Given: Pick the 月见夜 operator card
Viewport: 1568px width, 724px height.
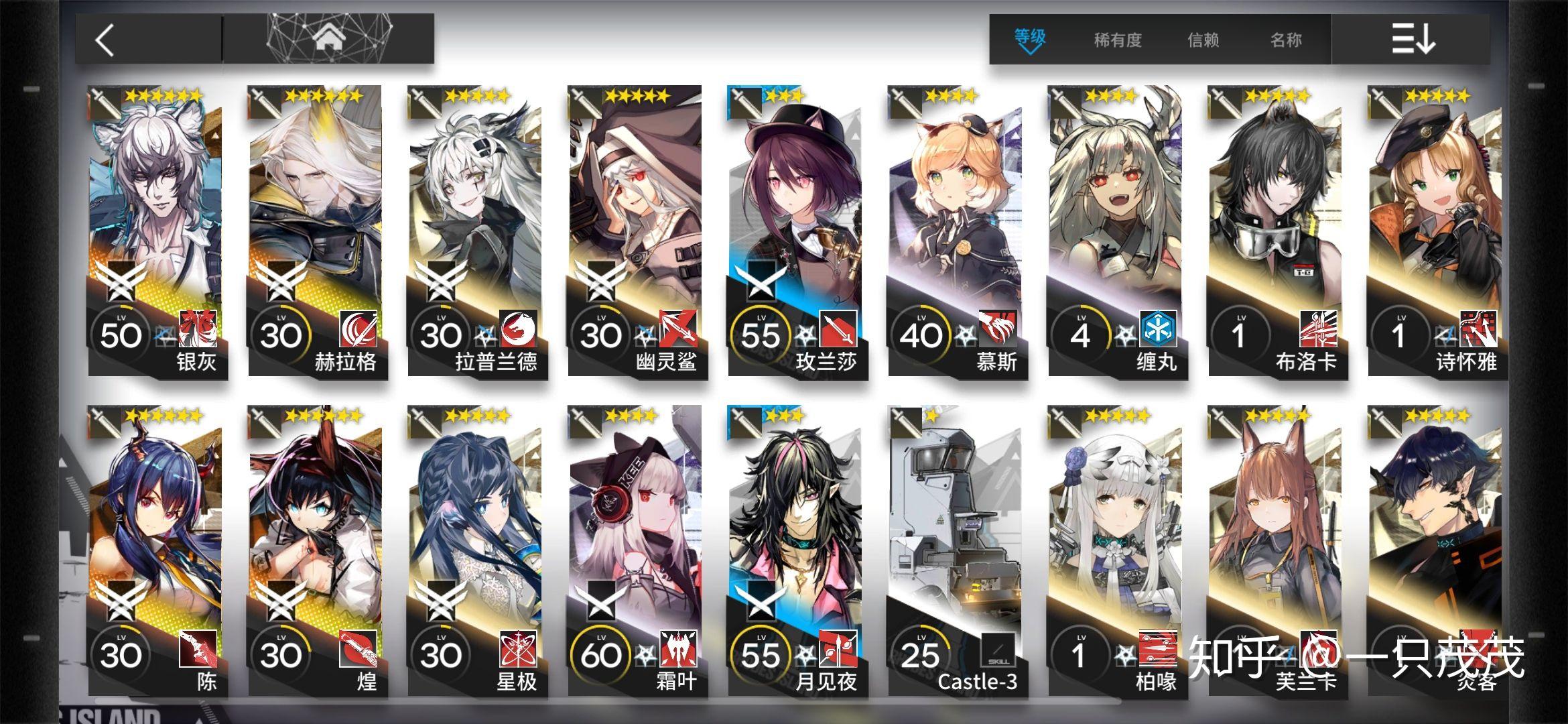Looking at the screenshot, I should click(796, 551).
